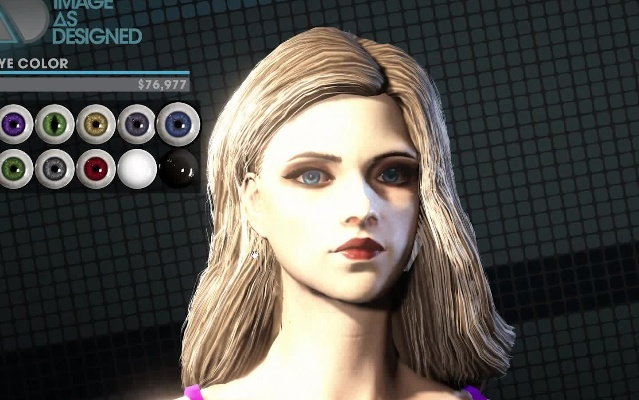Choose the highlighted blue eye color
The height and width of the screenshot is (400, 639).
click(x=178, y=124)
